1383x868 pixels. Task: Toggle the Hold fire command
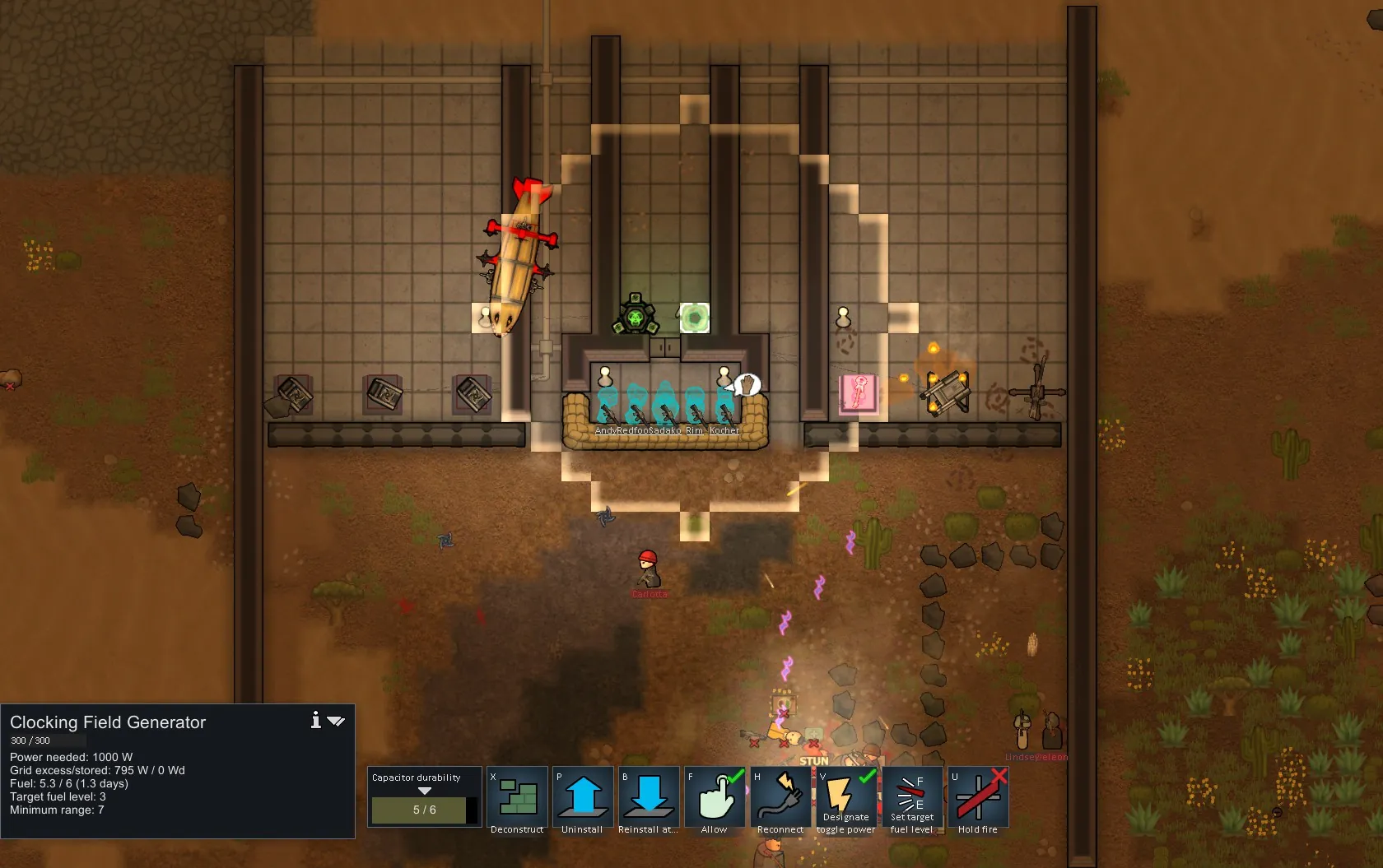point(978,797)
